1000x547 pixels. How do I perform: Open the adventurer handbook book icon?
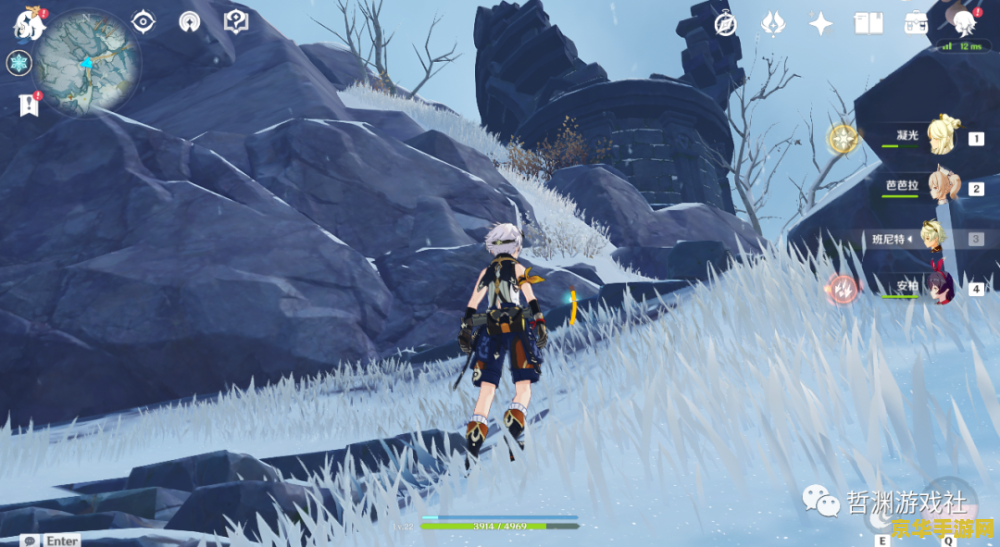867,24
